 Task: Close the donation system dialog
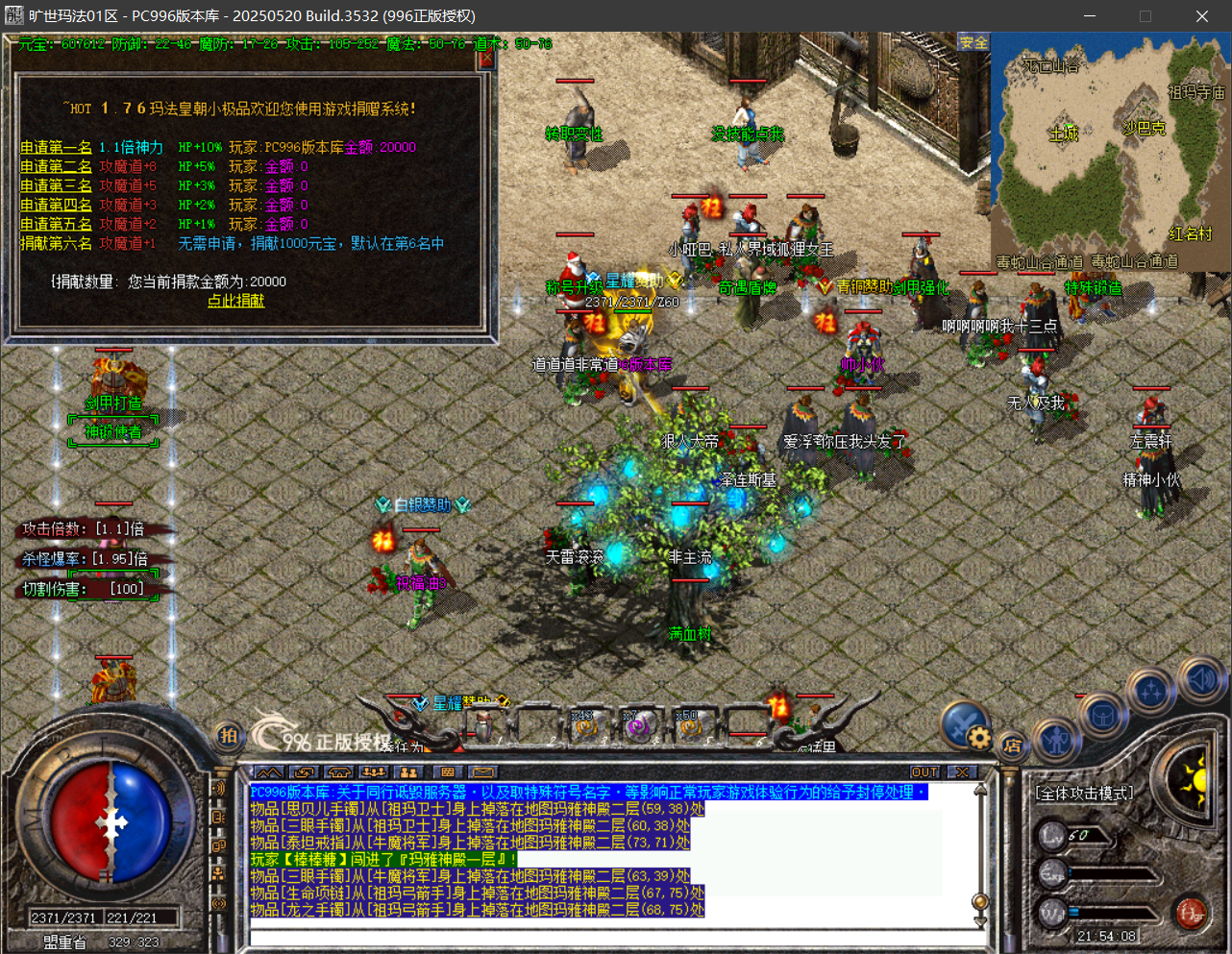485,59
